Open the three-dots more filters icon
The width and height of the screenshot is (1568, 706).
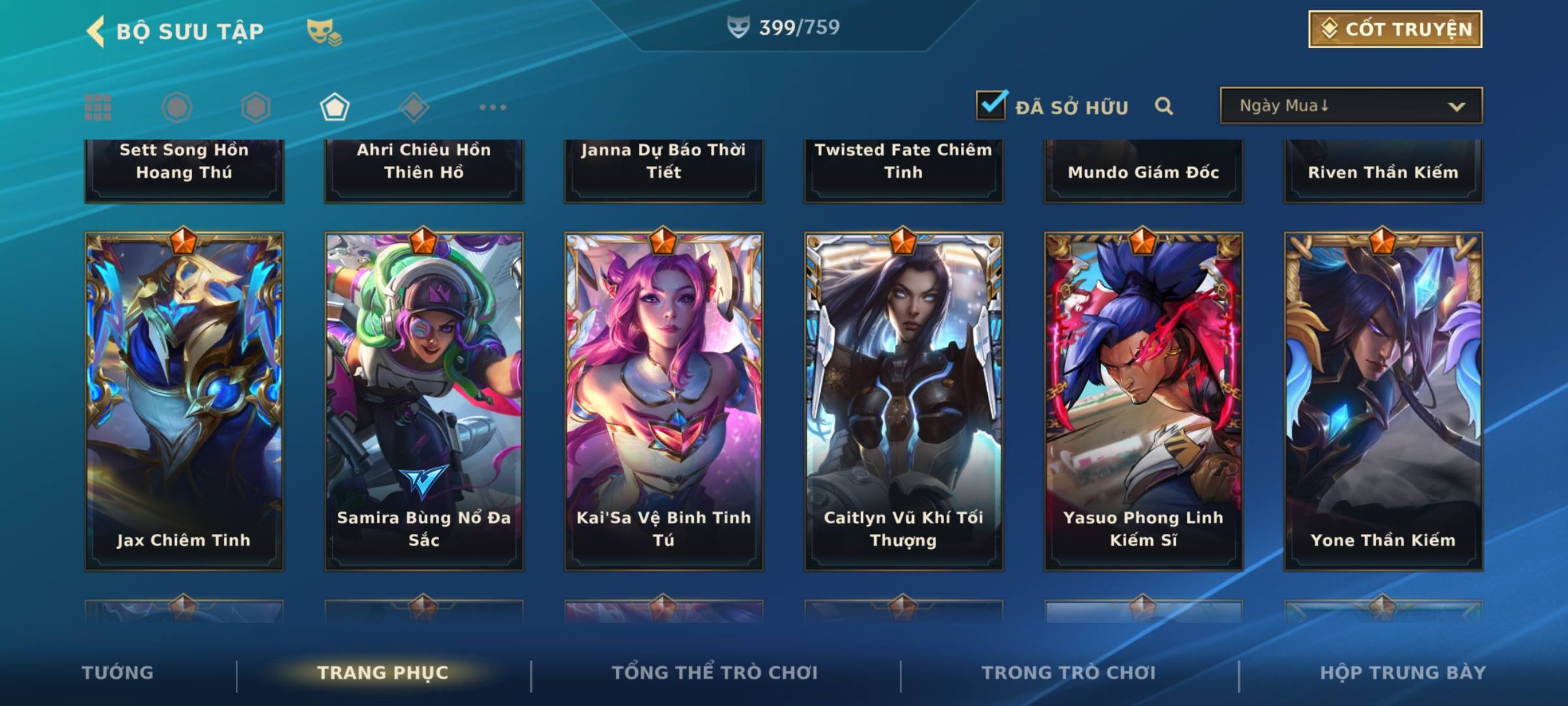tap(493, 107)
